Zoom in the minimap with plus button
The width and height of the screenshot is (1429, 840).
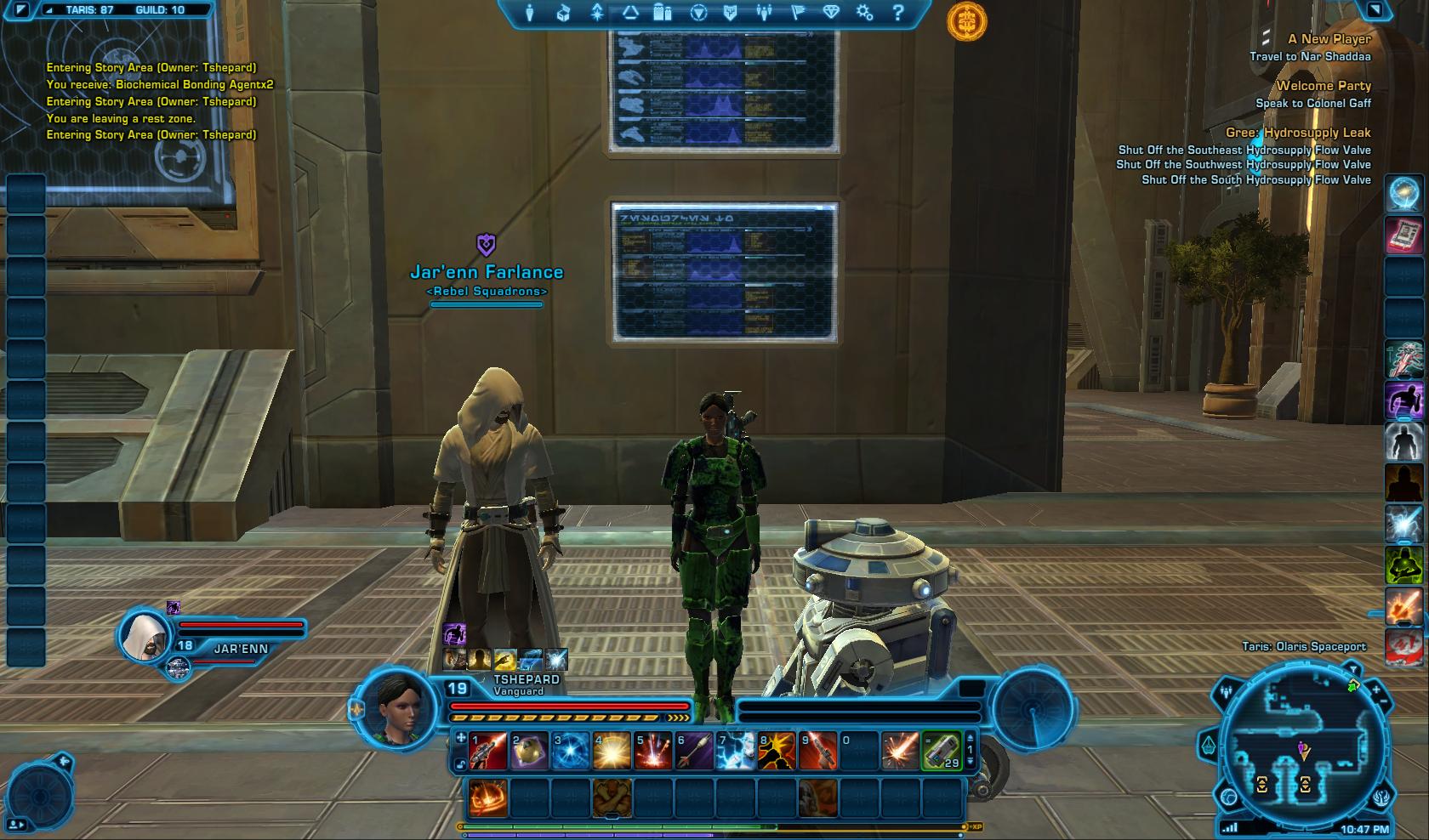click(1378, 687)
